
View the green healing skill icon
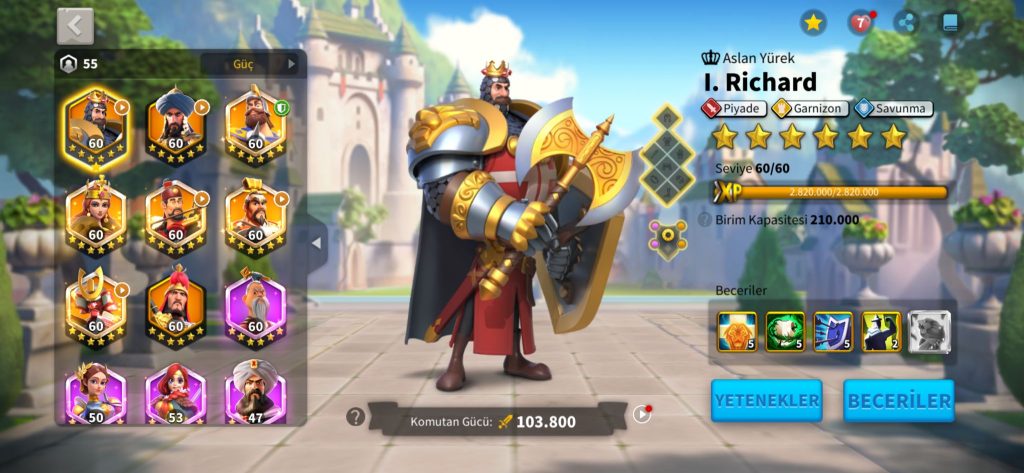[x=785, y=332]
